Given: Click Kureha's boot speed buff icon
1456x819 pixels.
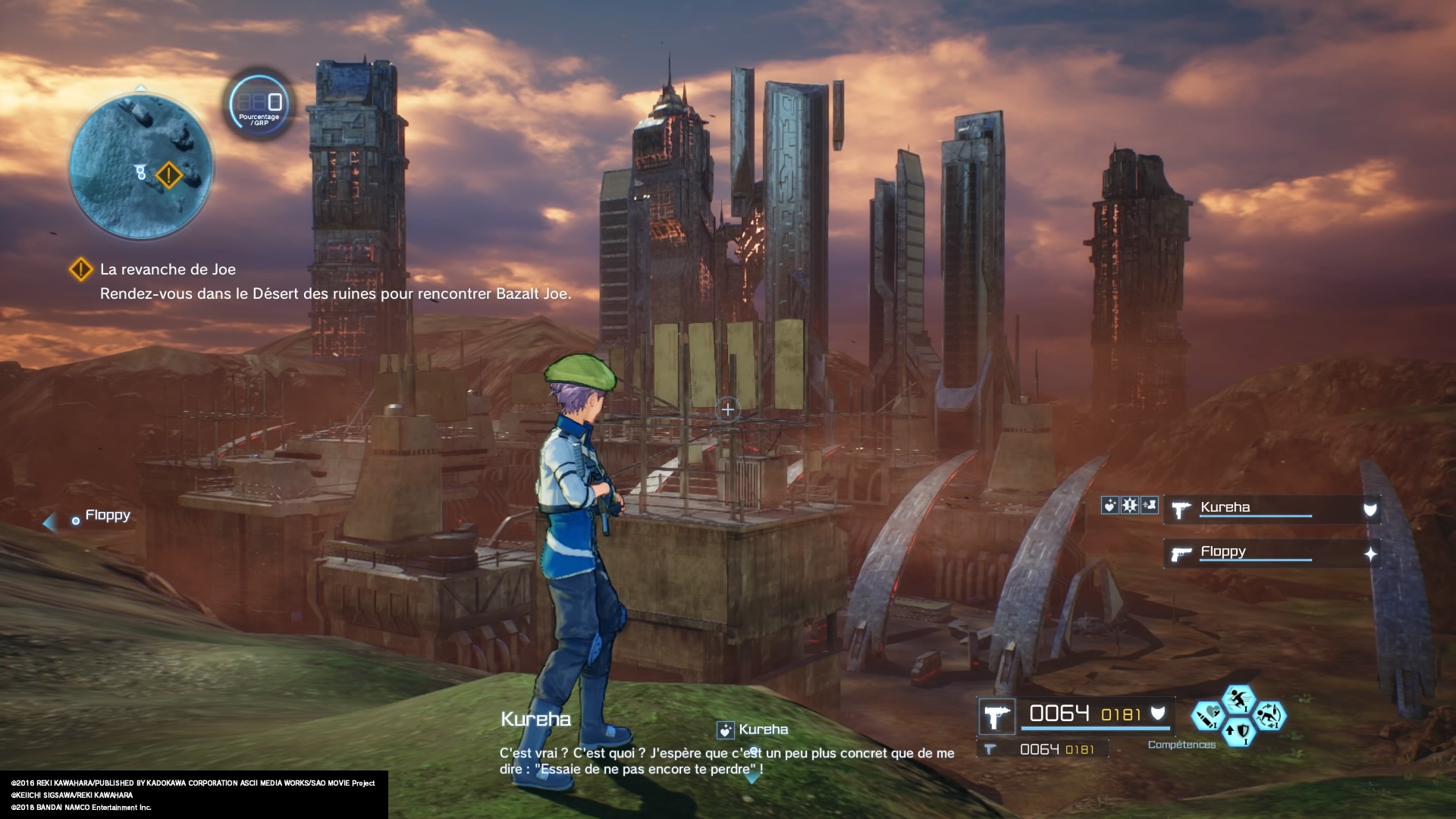Looking at the screenshot, I should [1150, 505].
